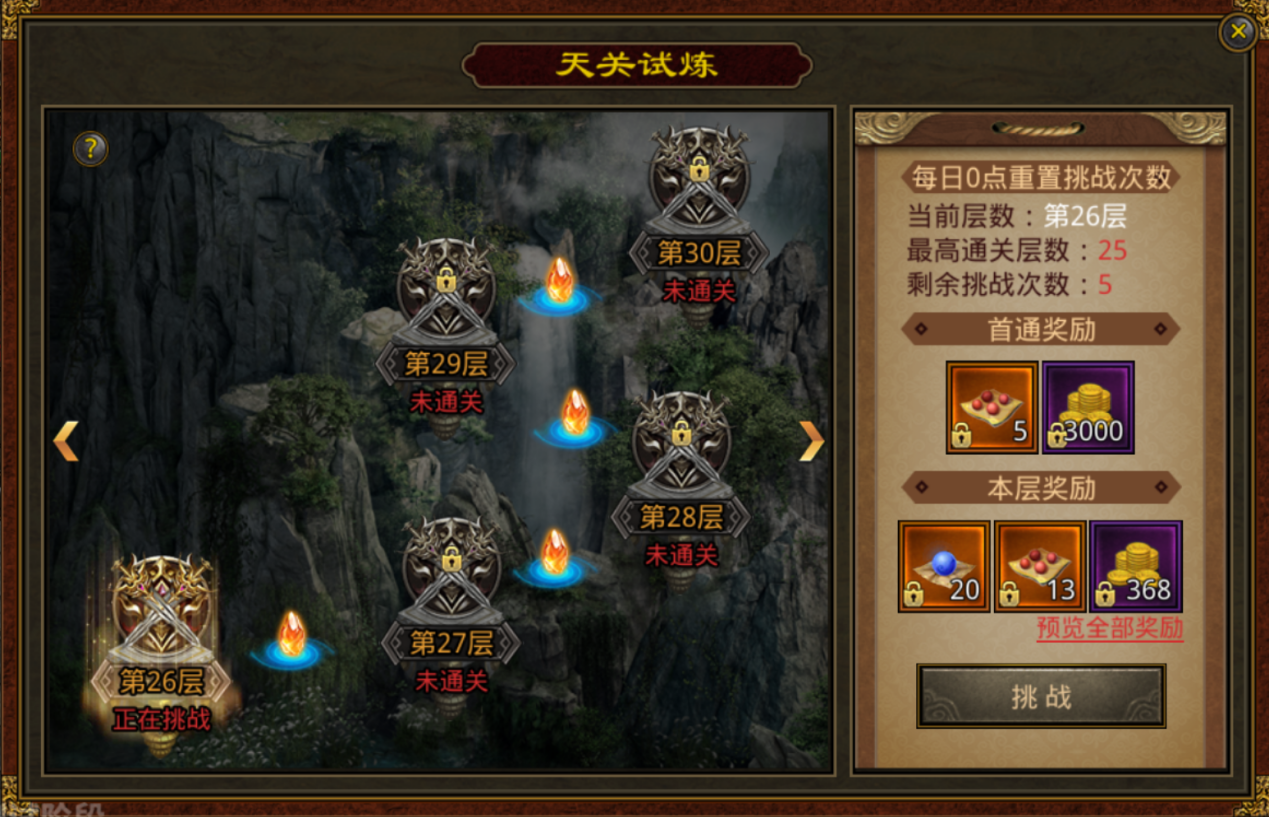Inspect the 368 gold coins floor reward
The height and width of the screenshot is (817, 1269).
point(1136,566)
